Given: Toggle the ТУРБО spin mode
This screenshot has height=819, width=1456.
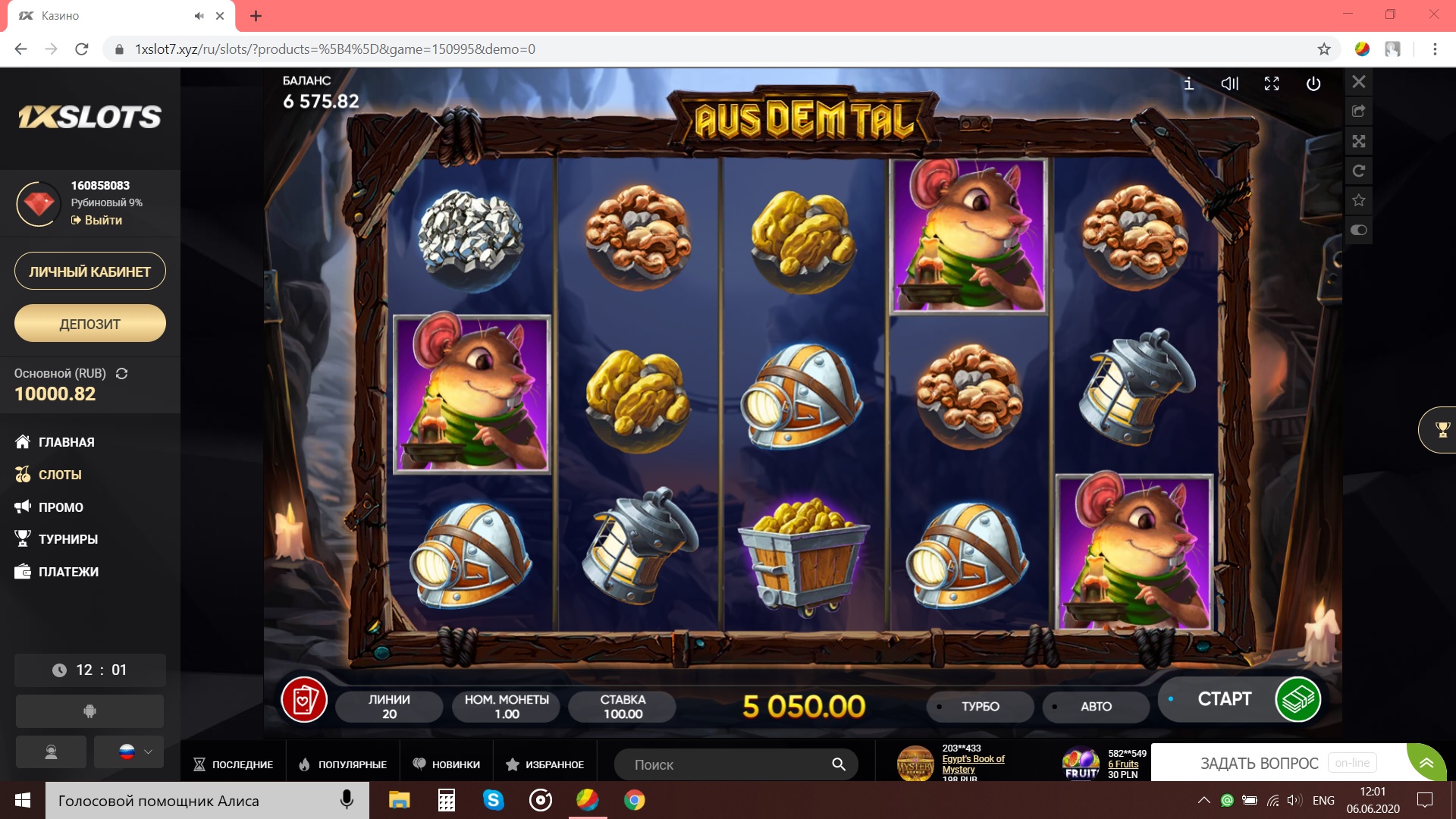Looking at the screenshot, I should tap(980, 707).
